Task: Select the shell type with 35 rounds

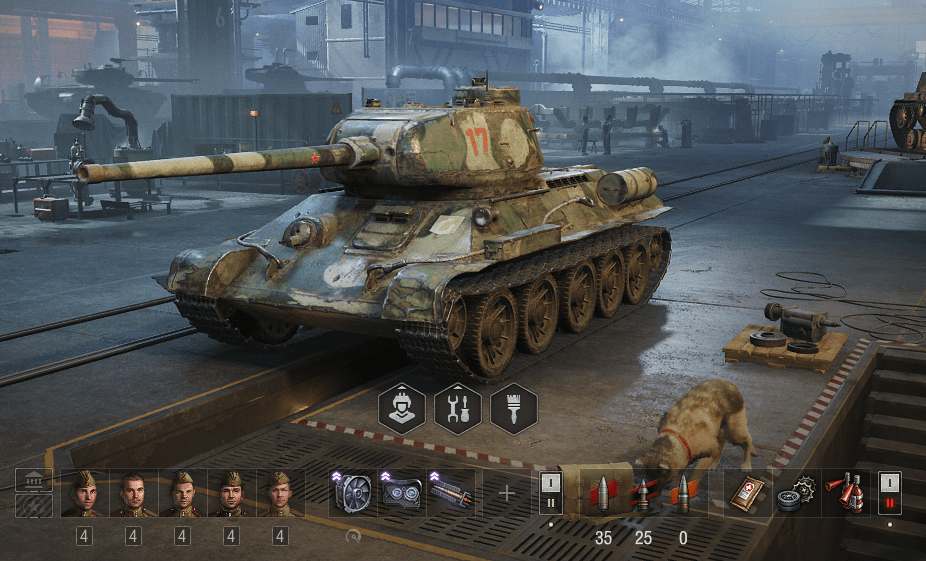Action: click(602, 493)
